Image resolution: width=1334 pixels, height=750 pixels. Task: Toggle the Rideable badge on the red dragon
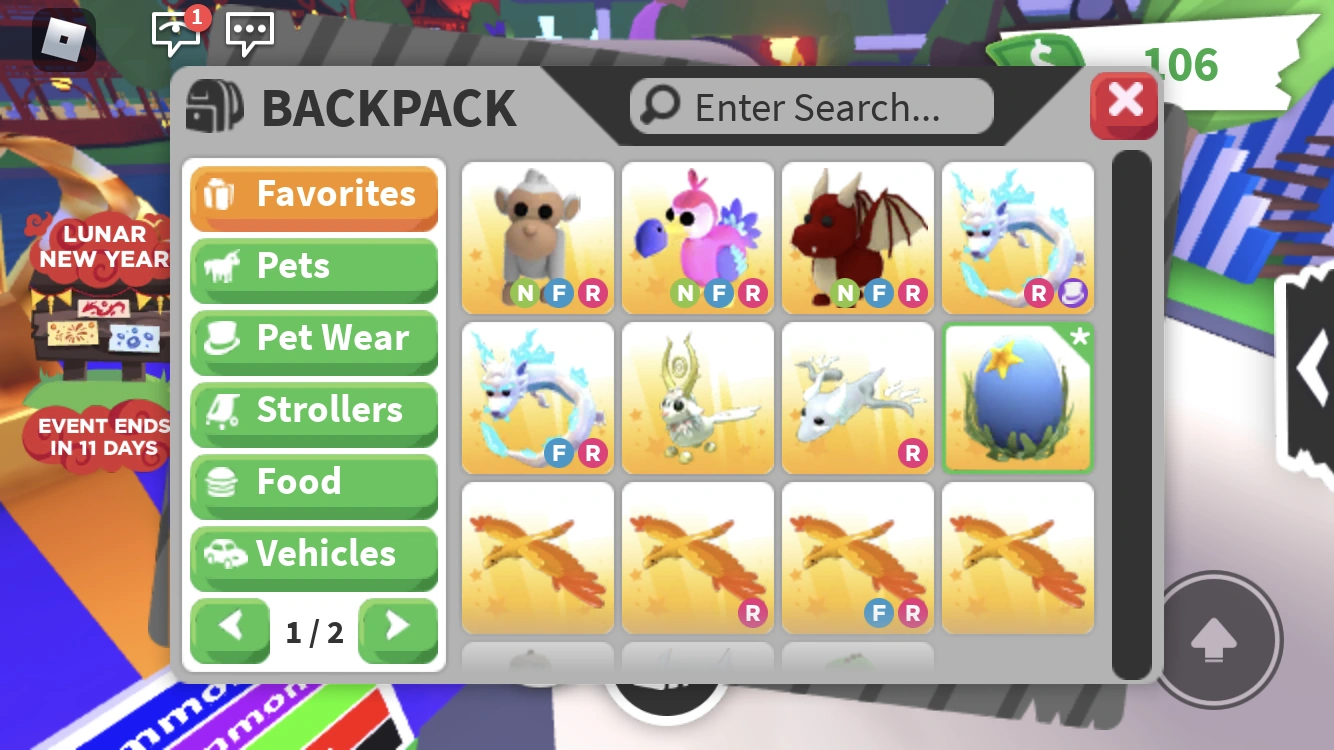pyautogui.click(x=912, y=293)
